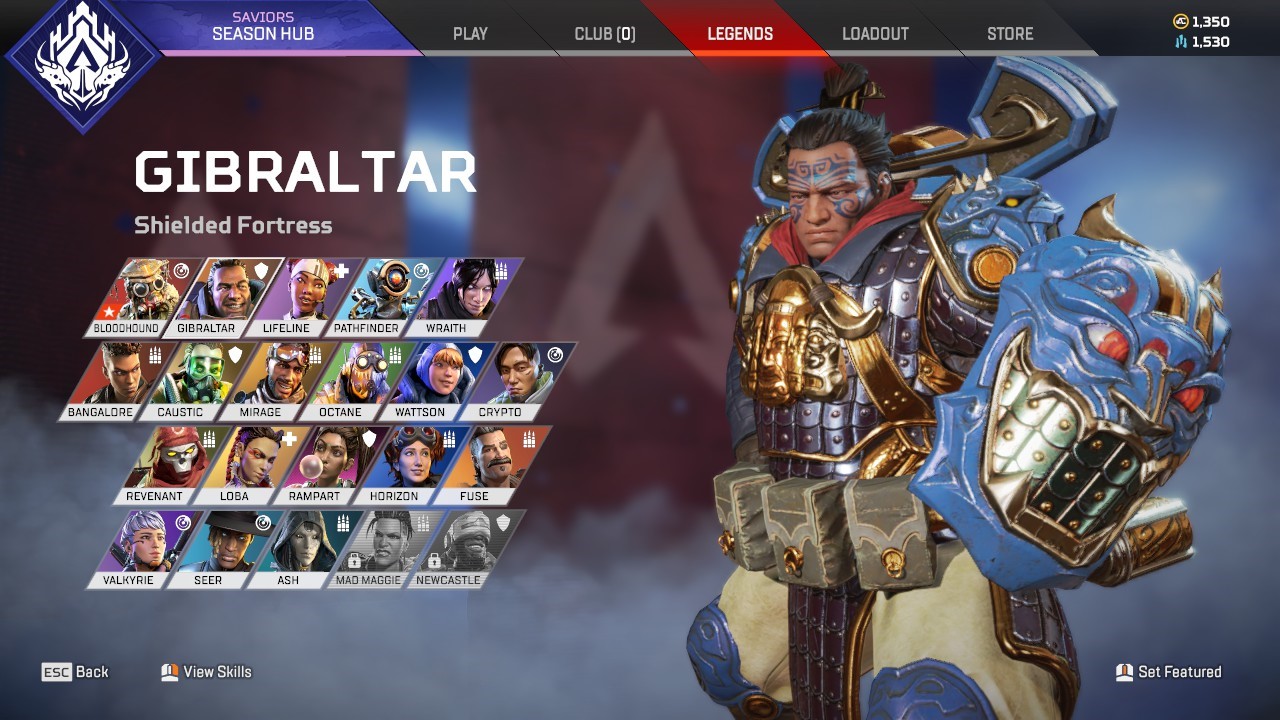Switch to the Play tab
Viewport: 1280px width, 720px height.
pyautogui.click(x=470, y=34)
